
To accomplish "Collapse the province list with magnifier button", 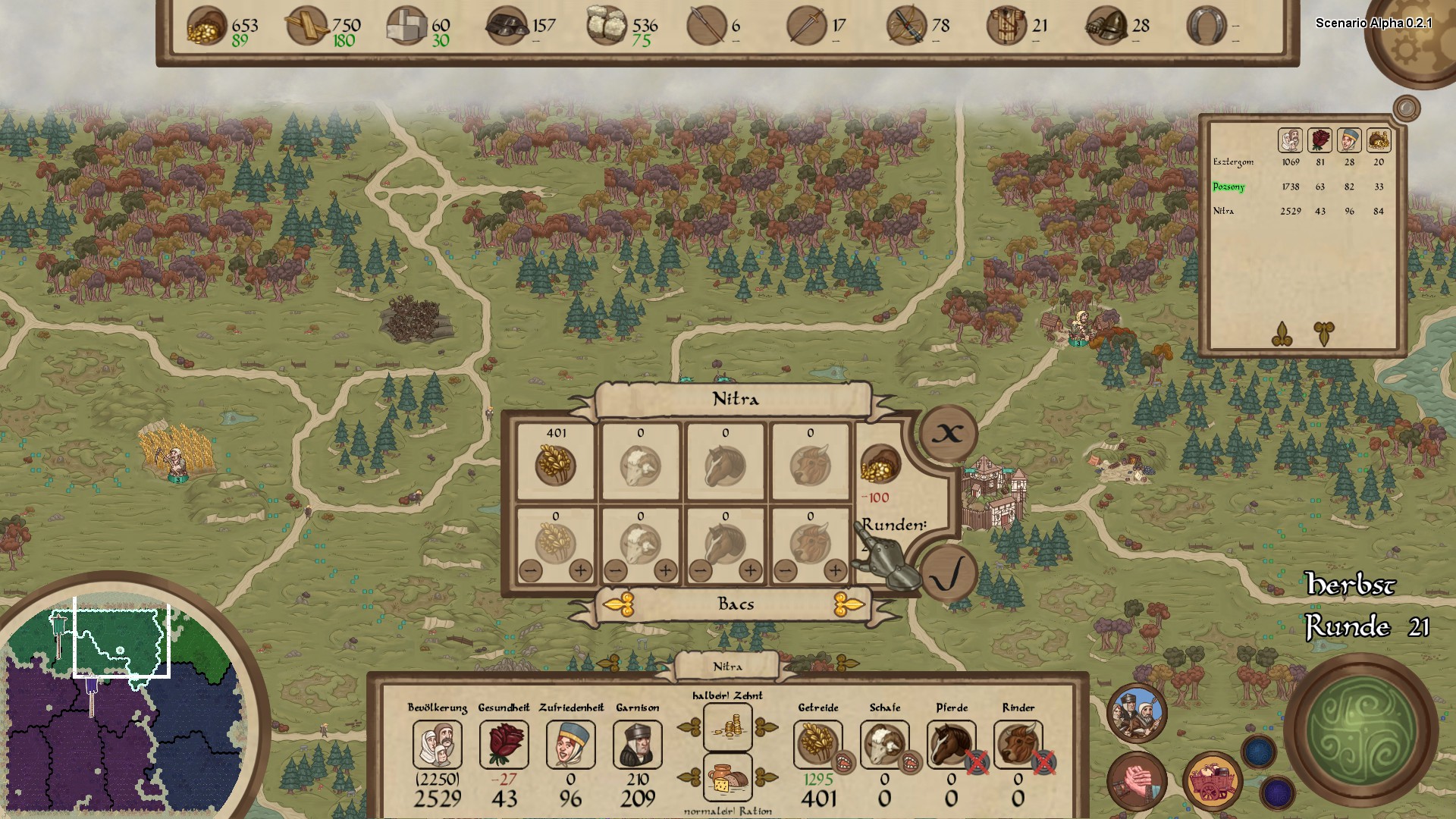I will (x=1407, y=108).
